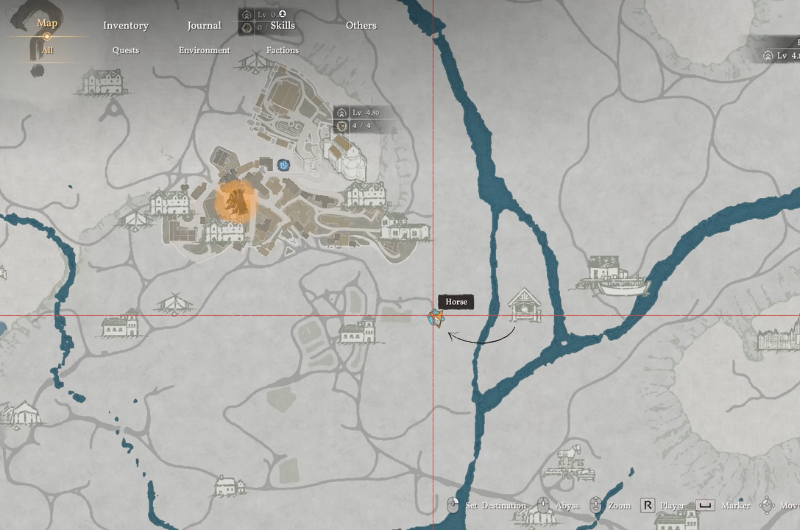Filter the map by Environment
The height and width of the screenshot is (530, 800).
point(204,50)
